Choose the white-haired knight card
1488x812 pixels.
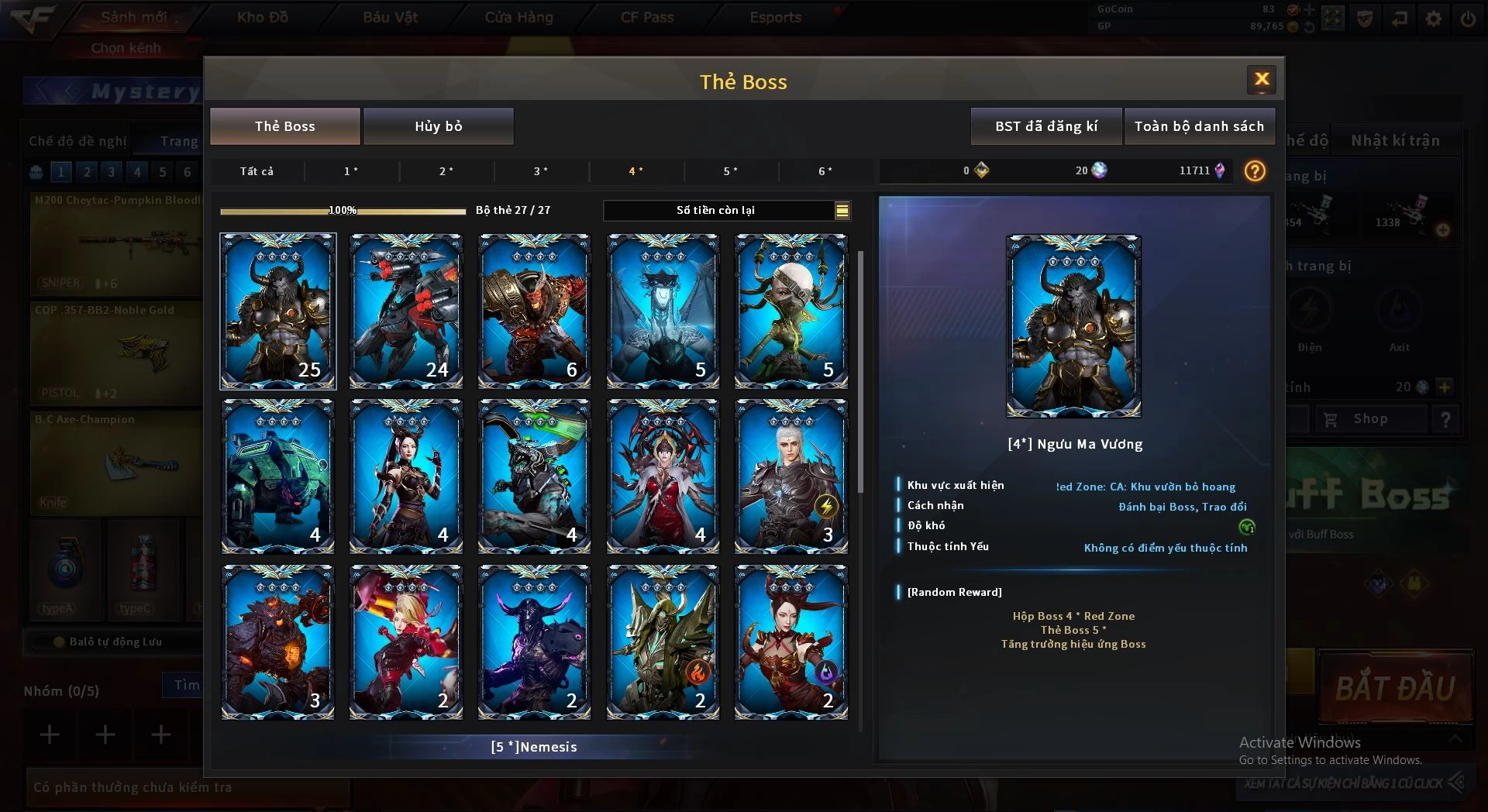tap(791, 476)
